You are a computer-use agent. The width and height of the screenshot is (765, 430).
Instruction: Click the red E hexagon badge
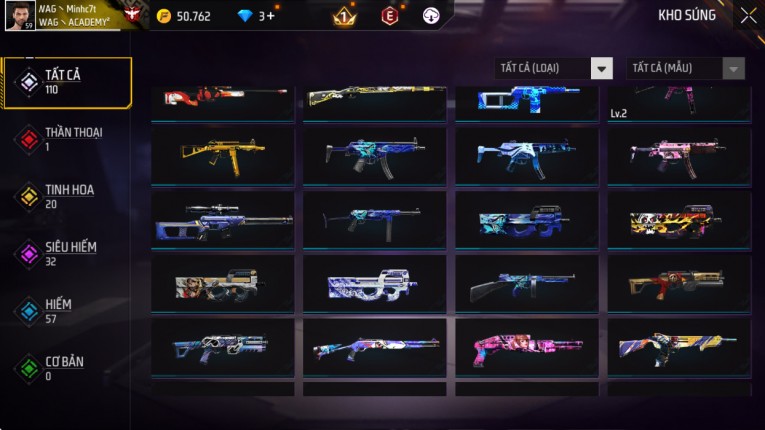389,16
